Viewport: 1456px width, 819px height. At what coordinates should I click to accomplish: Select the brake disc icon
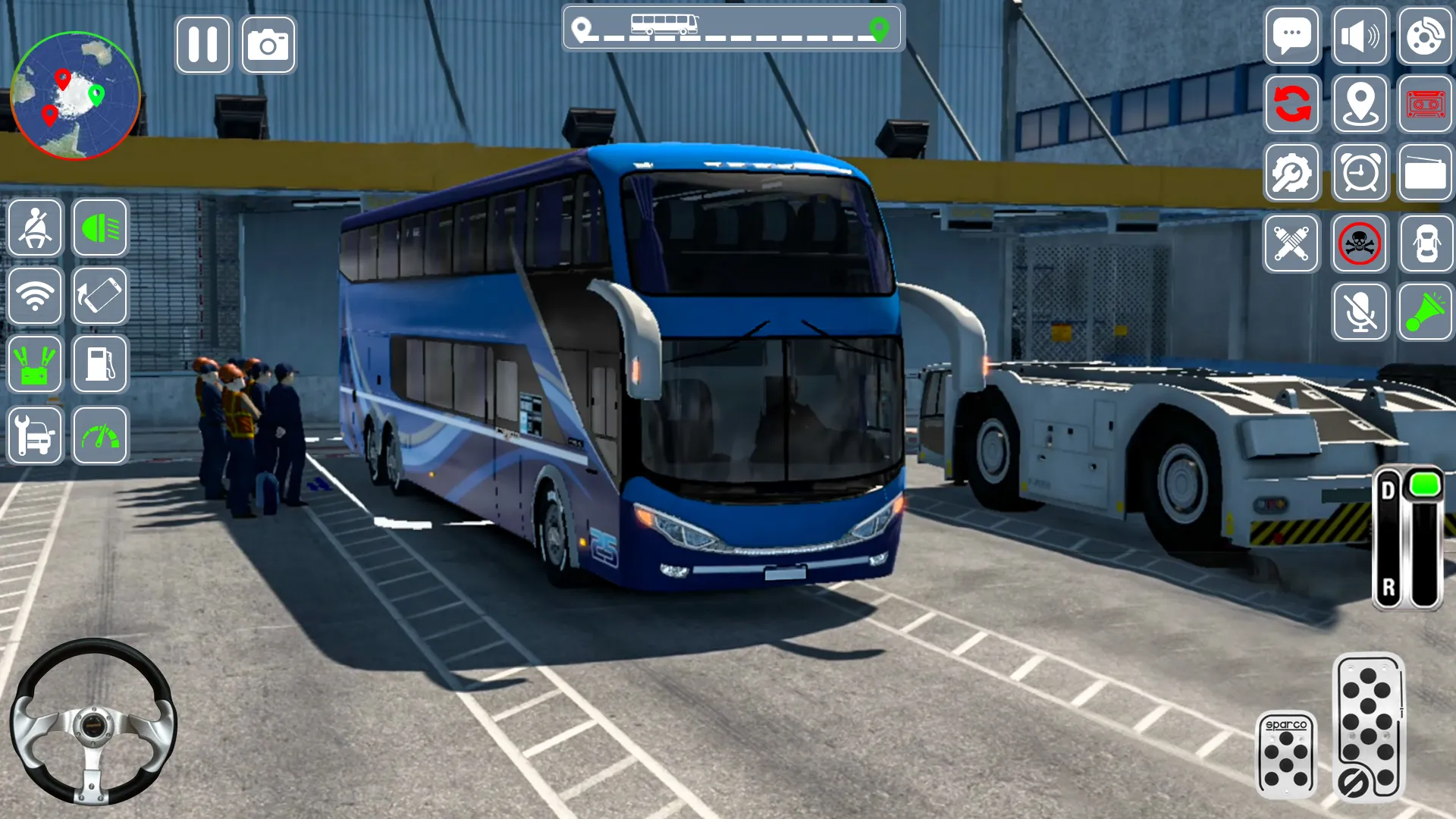(1426, 36)
